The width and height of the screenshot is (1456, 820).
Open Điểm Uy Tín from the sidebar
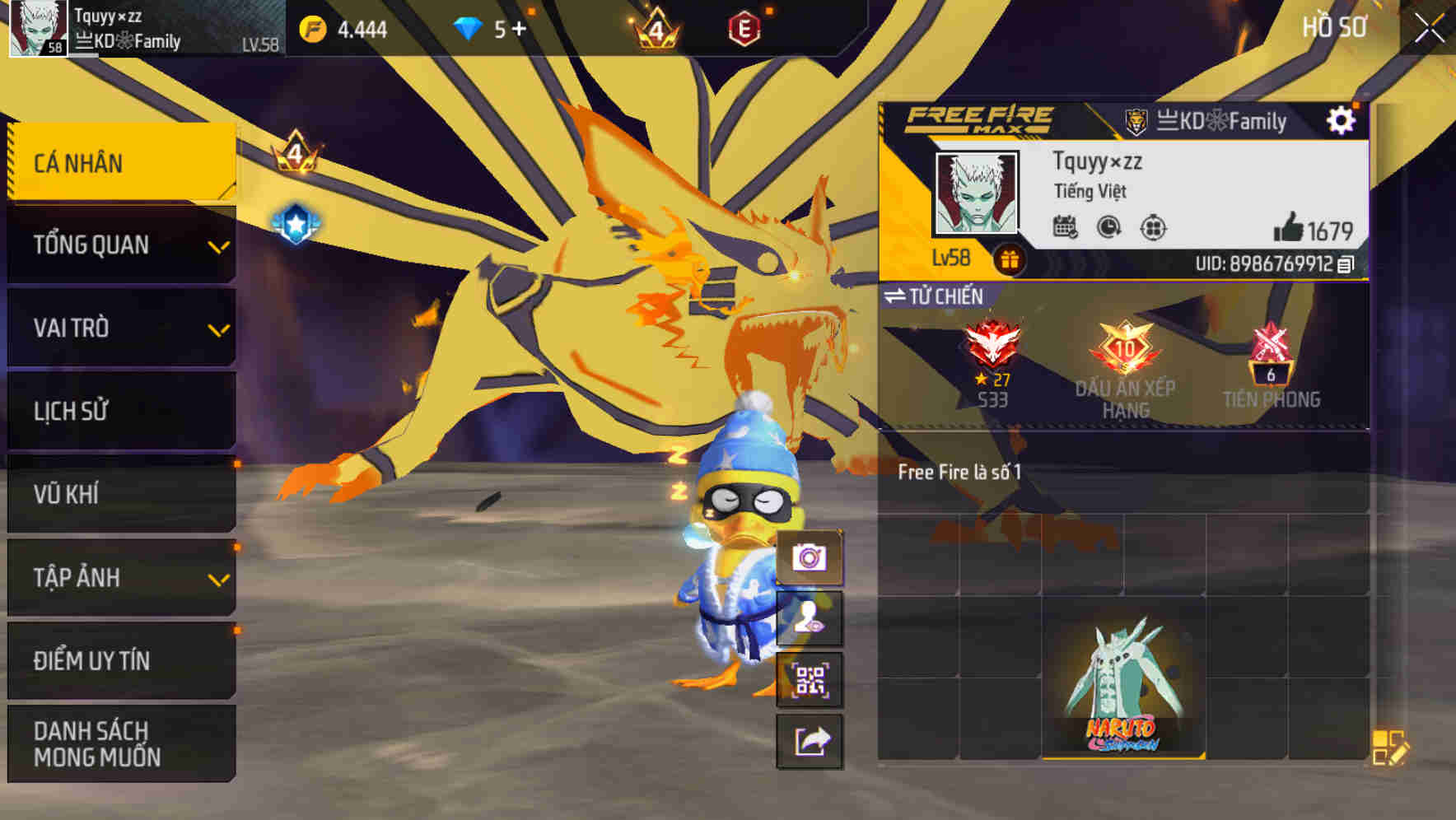[119, 659]
